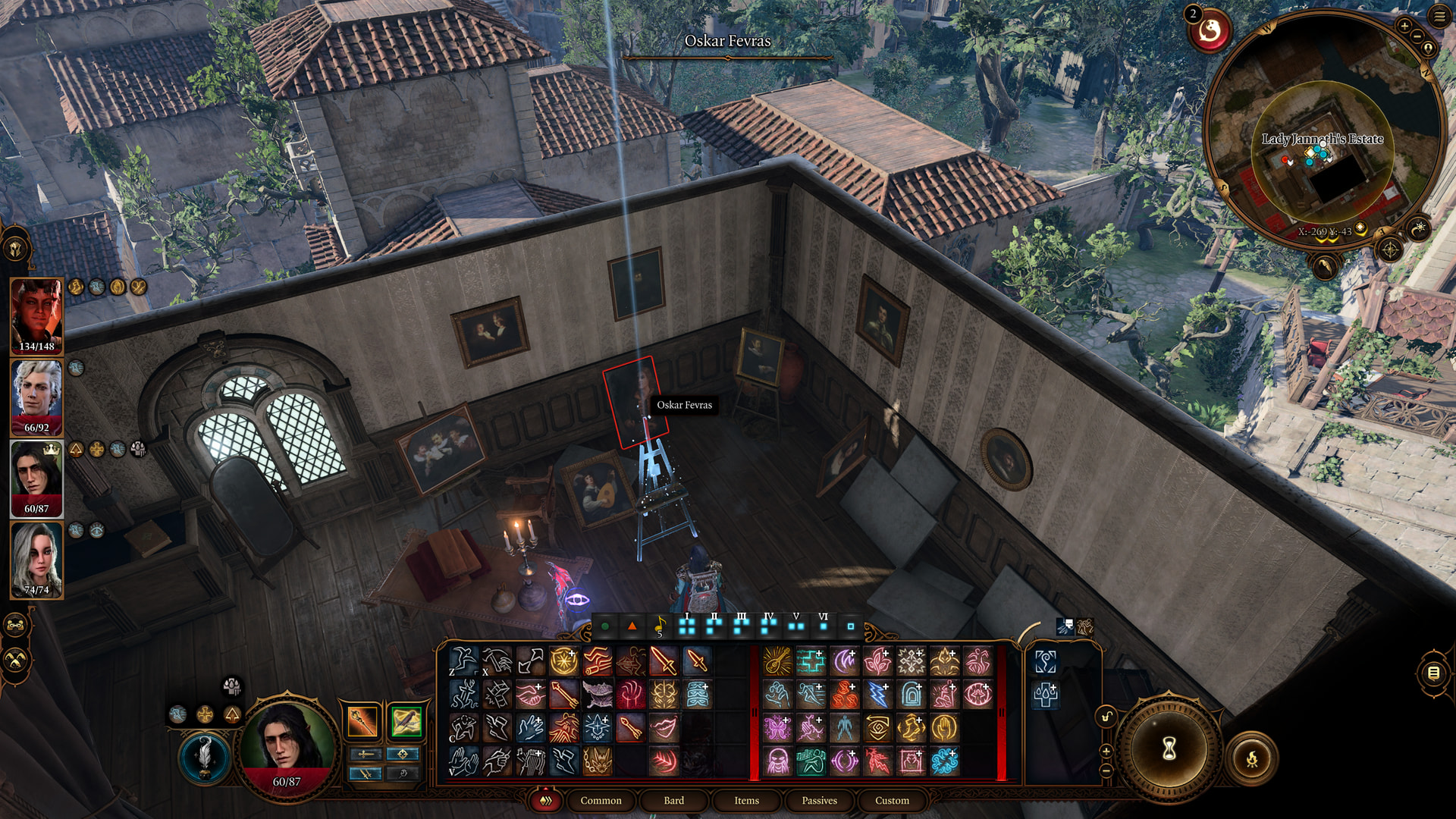Cast the blue lightning bolt spell
Viewport: 1456px width, 819px height.
point(877,695)
